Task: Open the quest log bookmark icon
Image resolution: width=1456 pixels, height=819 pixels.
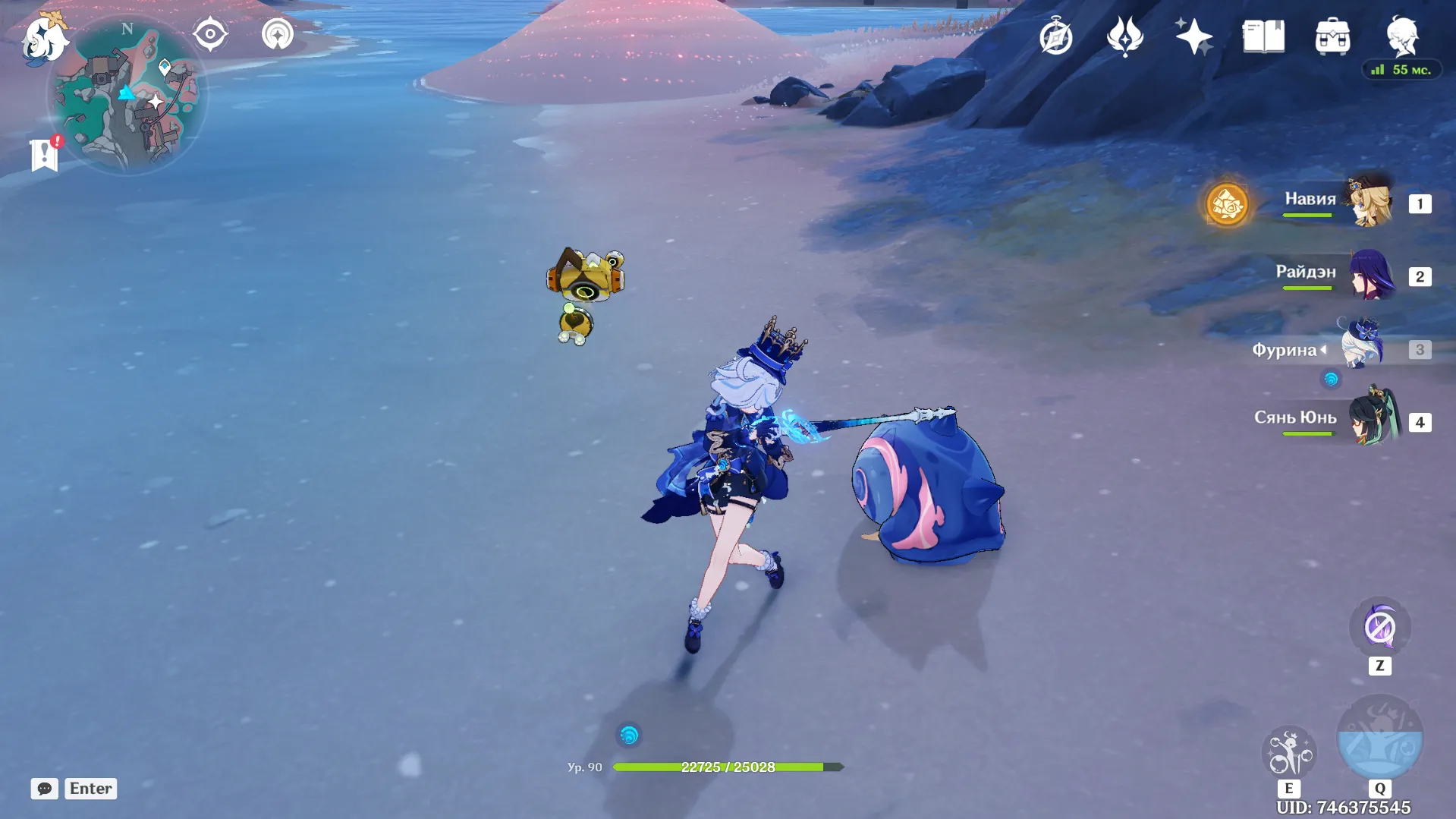Action: pos(45,154)
